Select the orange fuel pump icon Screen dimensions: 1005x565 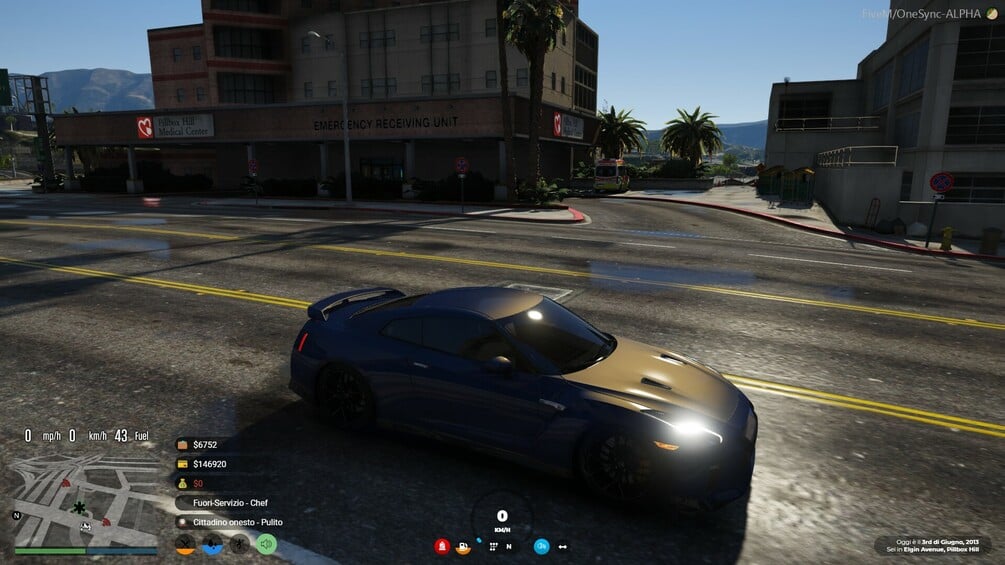tap(464, 546)
